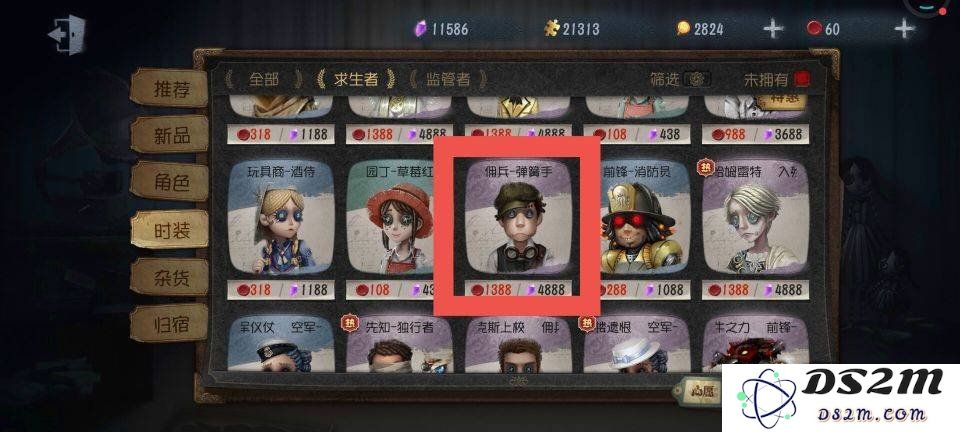Click the plus button beside 60
This screenshot has width=960, height=432.
(x=904, y=28)
